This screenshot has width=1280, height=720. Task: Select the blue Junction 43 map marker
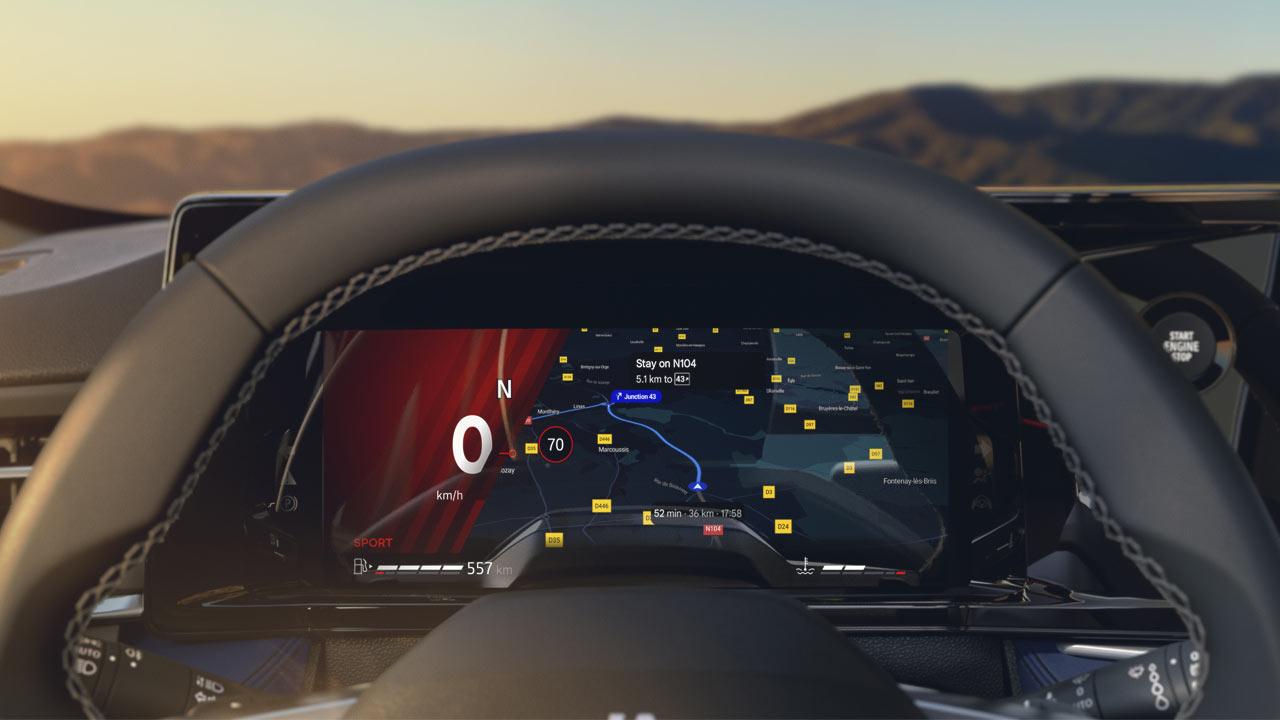tap(636, 397)
